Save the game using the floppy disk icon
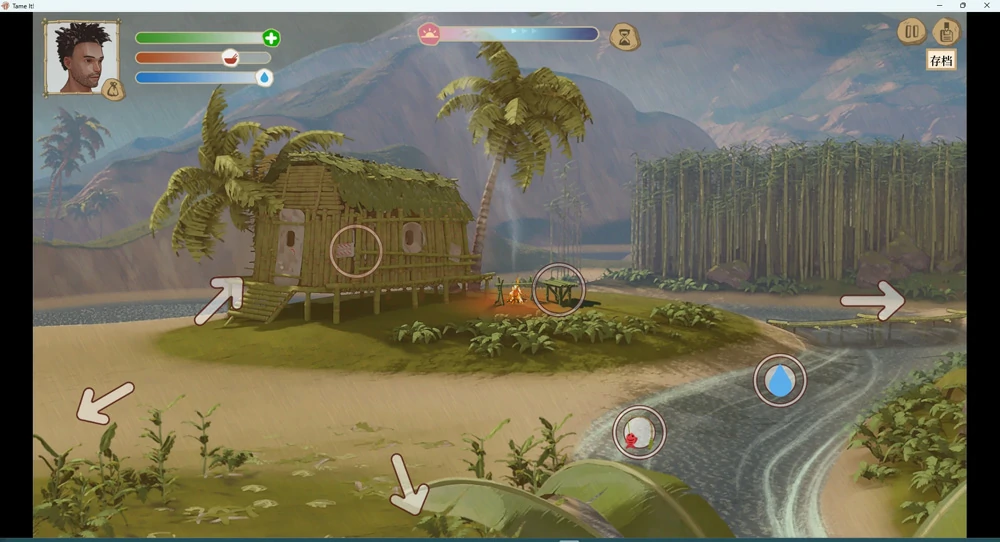This screenshot has width=1000, height=542. pyautogui.click(x=945, y=32)
